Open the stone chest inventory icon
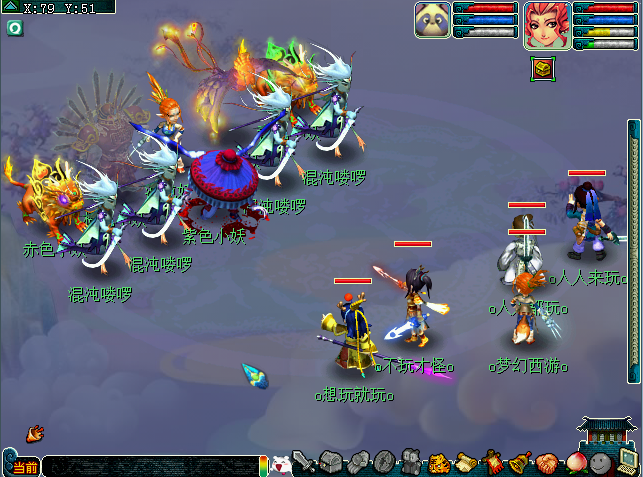This screenshot has width=643, height=477. (x=332, y=462)
